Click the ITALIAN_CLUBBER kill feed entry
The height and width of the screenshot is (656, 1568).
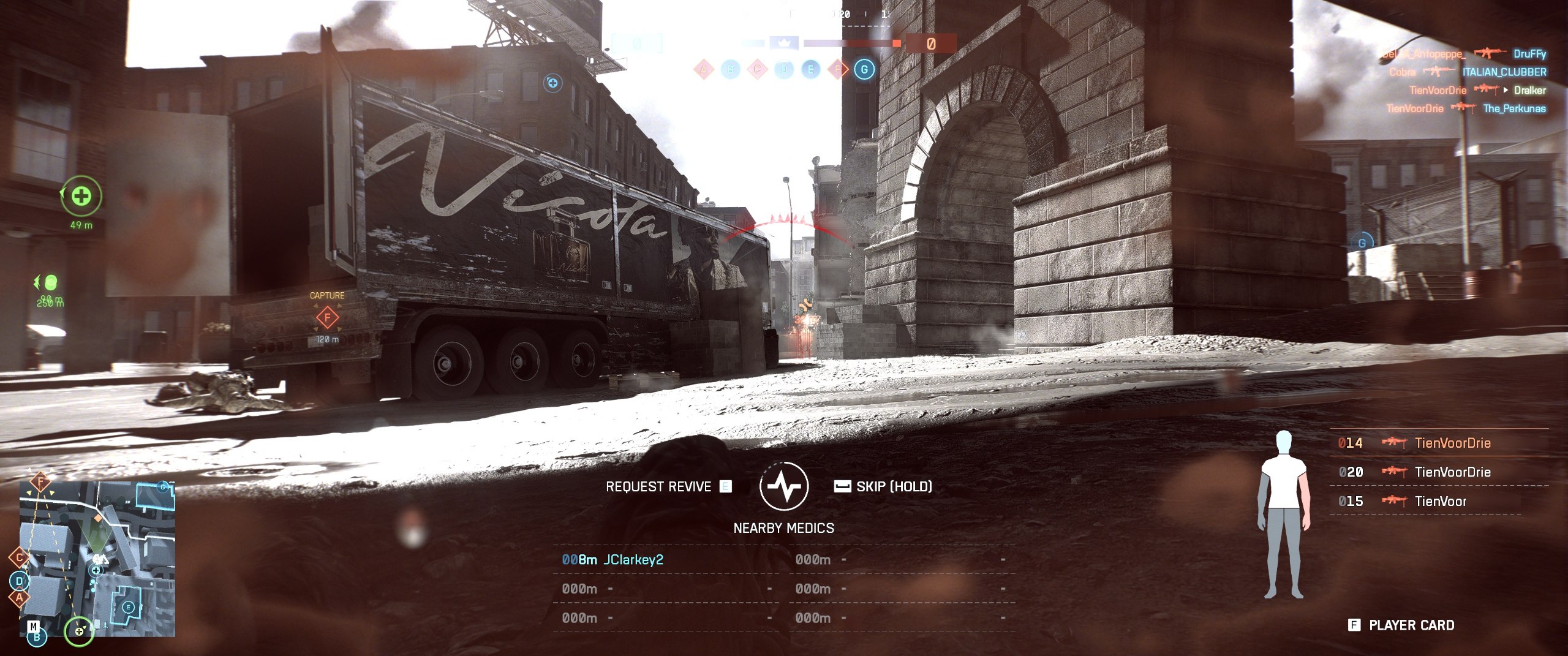[1504, 72]
